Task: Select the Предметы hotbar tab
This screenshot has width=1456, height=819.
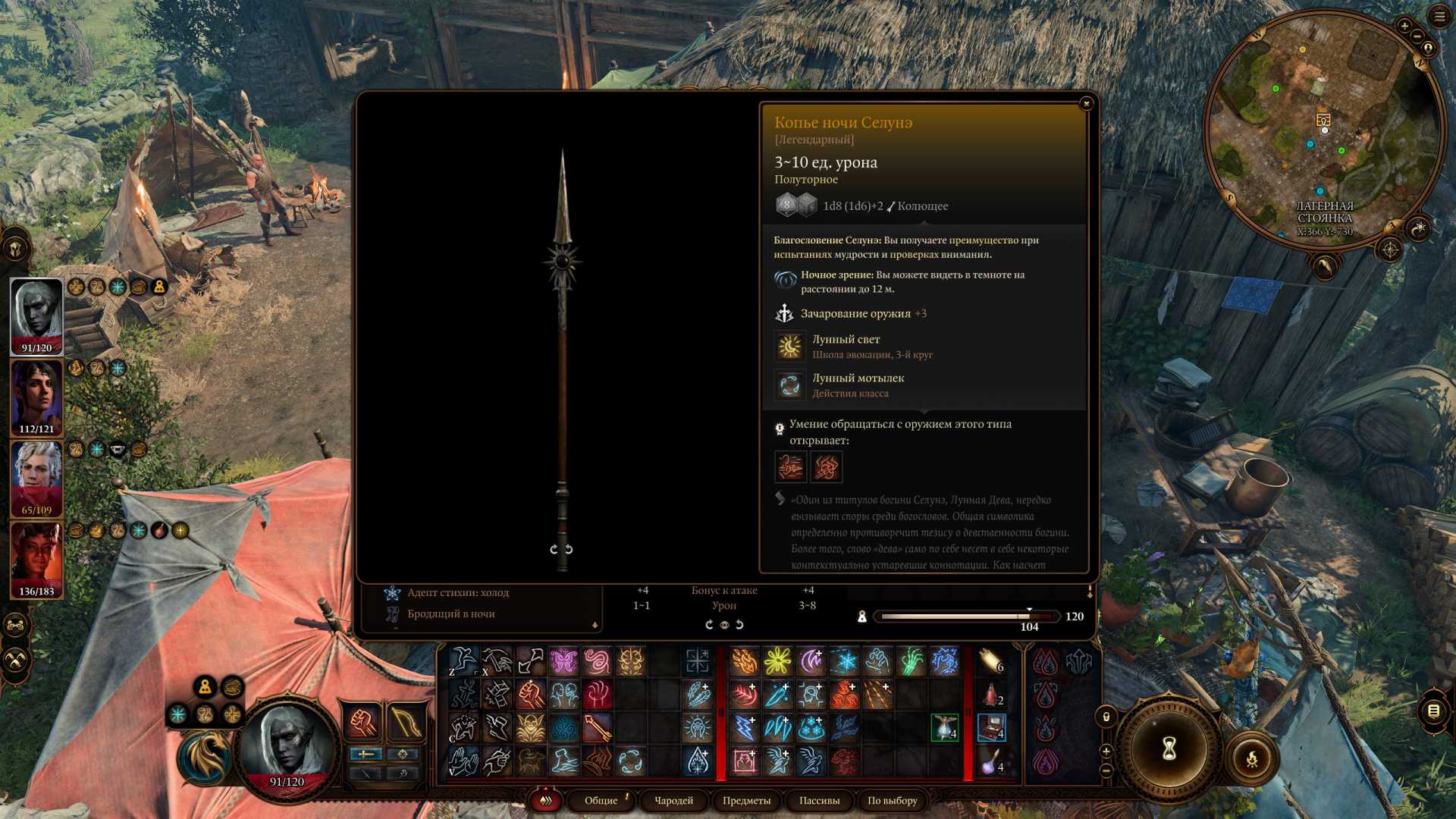Action: 746,801
